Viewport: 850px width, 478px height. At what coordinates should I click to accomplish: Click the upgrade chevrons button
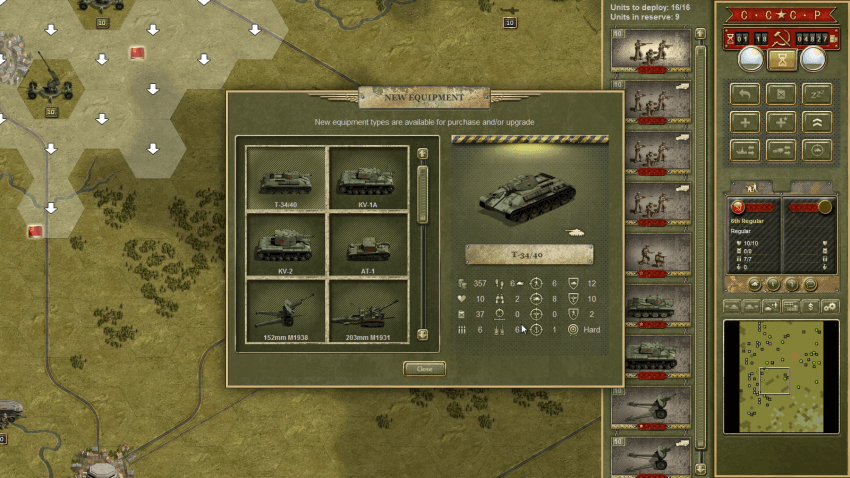[x=816, y=121]
